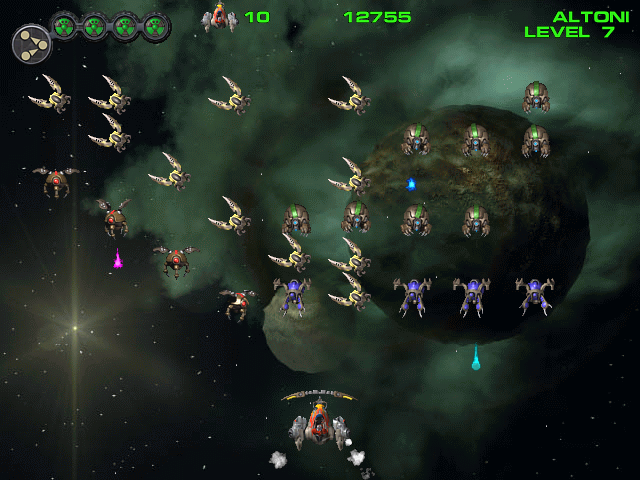The image size is (640, 480).
Task: Click the triple-shot weapon indicator icon
Action: (x=30, y=42)
